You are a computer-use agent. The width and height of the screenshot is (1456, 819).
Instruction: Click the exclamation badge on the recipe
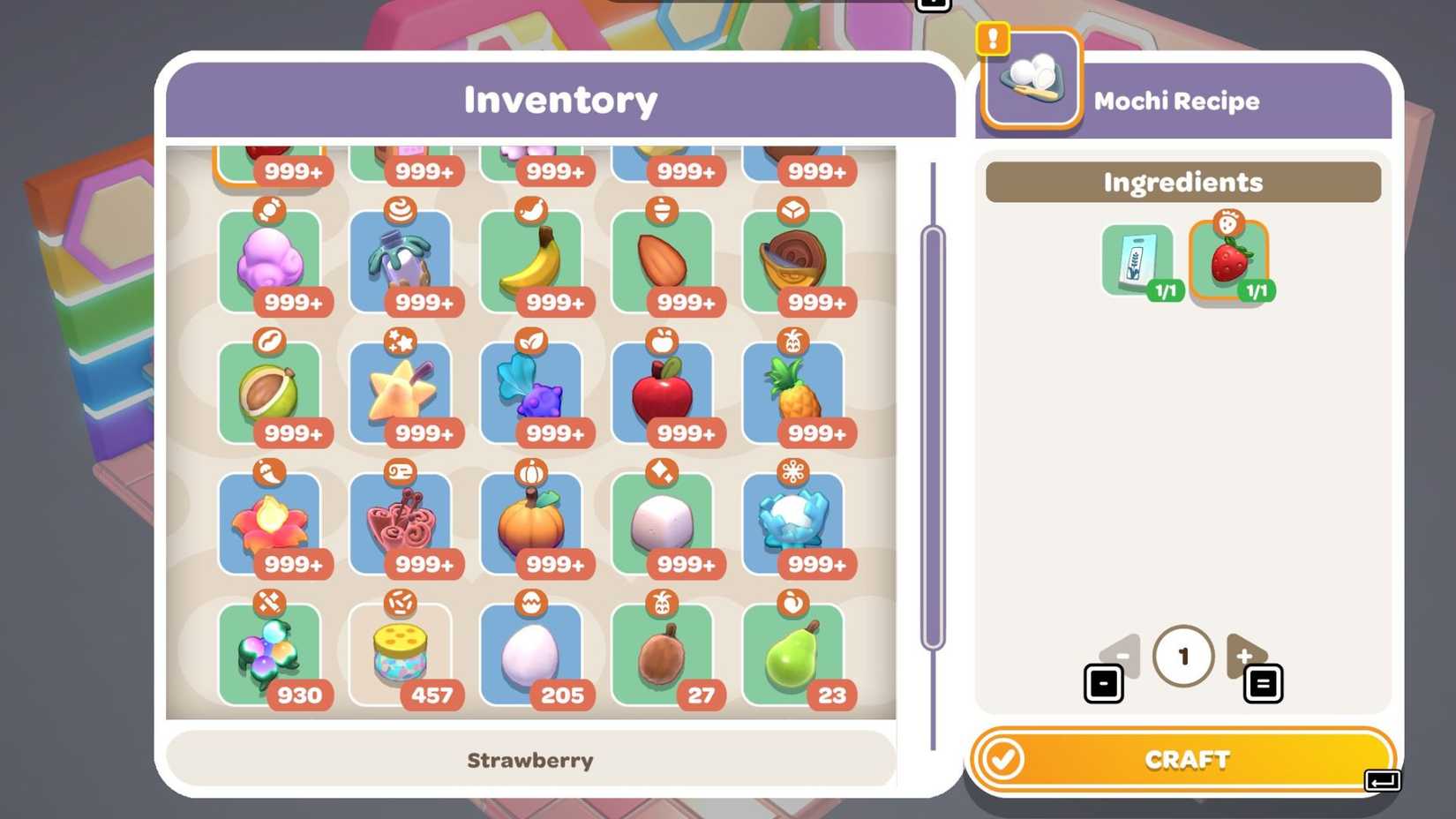[993, 37]
